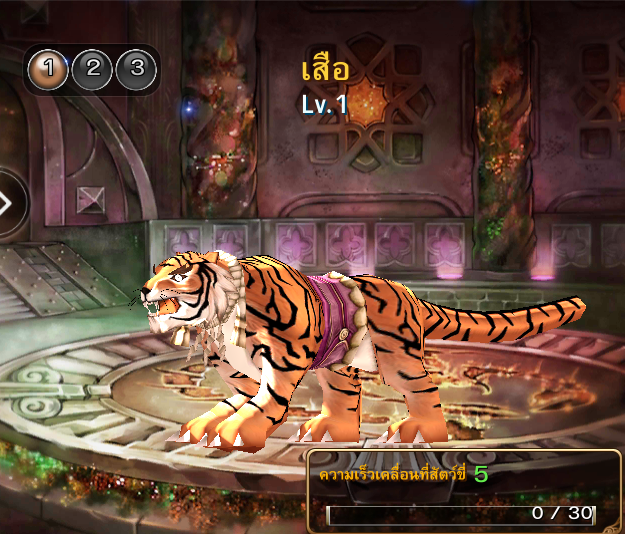
Task: Switch to mount page 2
Action: (93, 70)
